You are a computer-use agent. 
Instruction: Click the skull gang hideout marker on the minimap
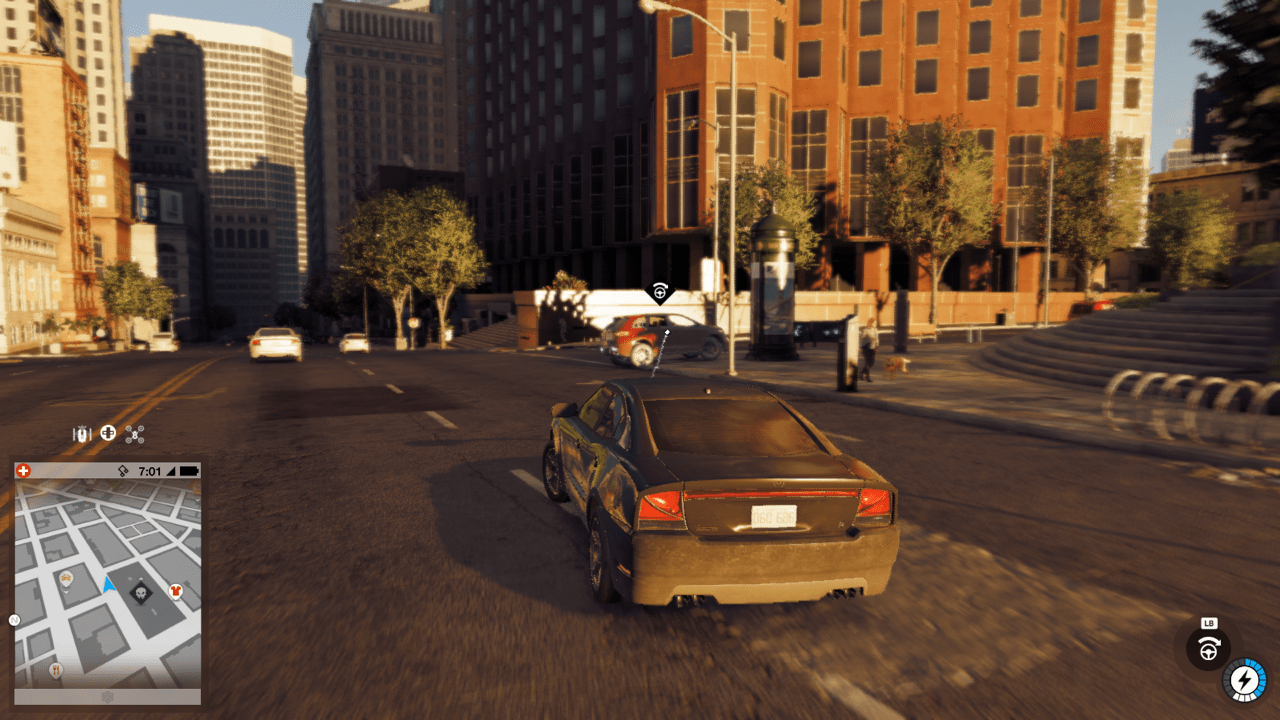[141, 593]
